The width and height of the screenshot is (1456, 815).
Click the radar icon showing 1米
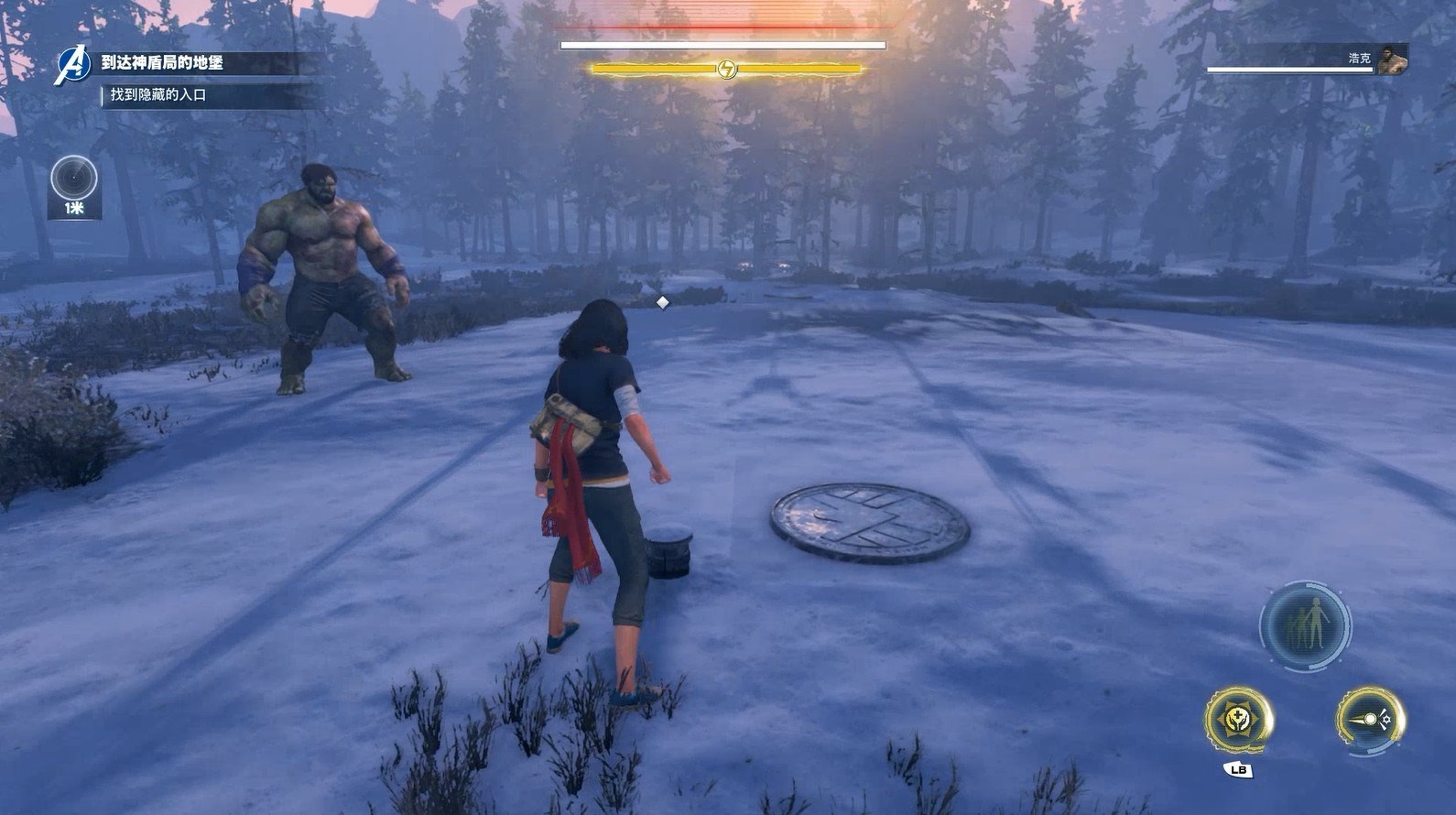74,179
